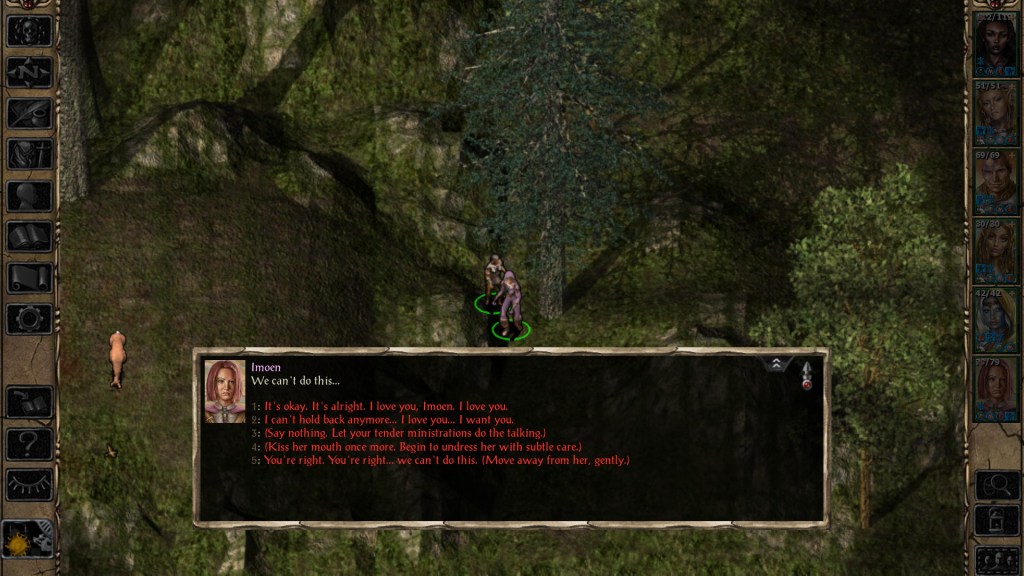Show the character record using the head icon

[29, 196]
